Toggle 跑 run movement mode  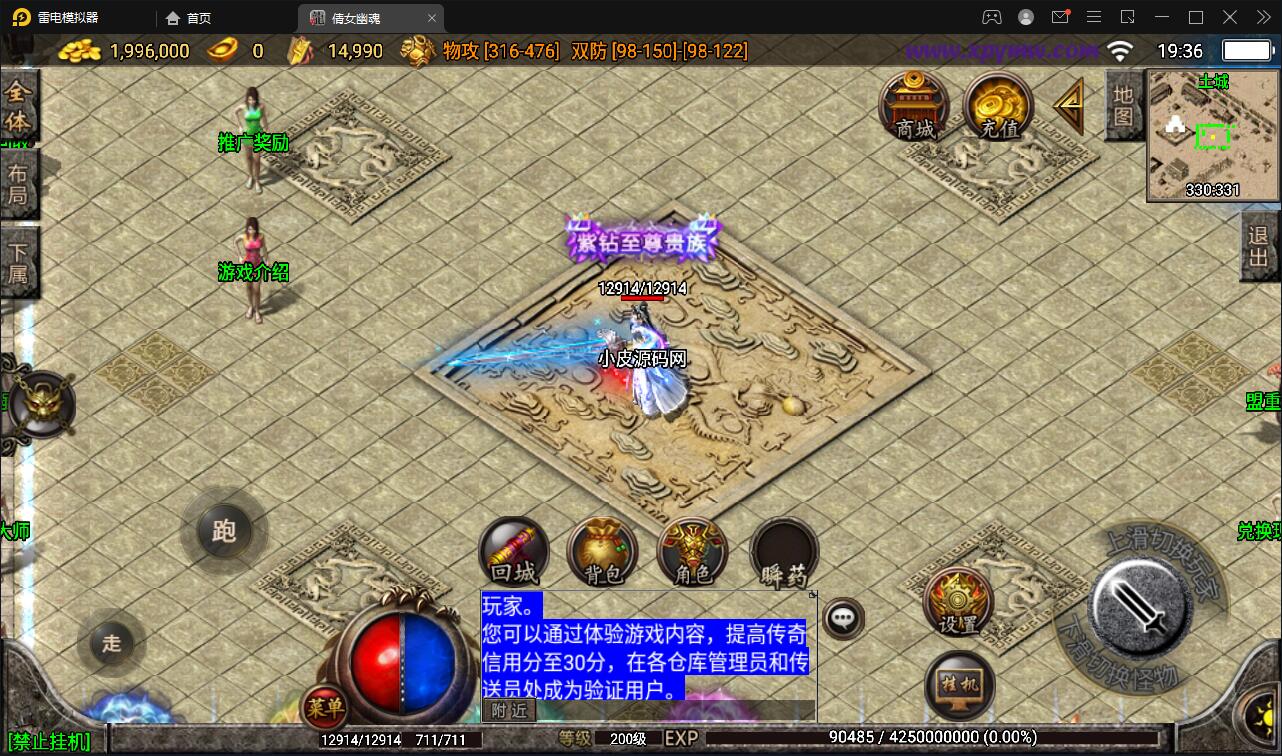click(222, 531)
